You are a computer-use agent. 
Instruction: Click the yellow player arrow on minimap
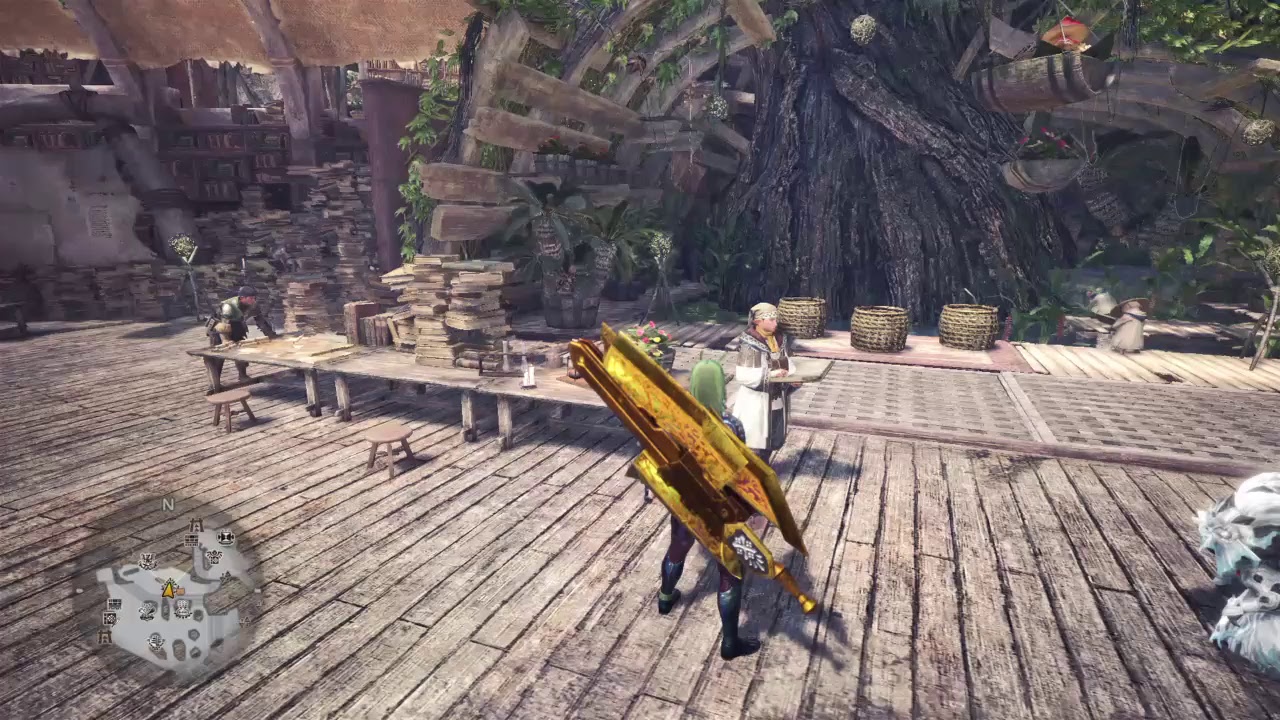coord(170,588)
